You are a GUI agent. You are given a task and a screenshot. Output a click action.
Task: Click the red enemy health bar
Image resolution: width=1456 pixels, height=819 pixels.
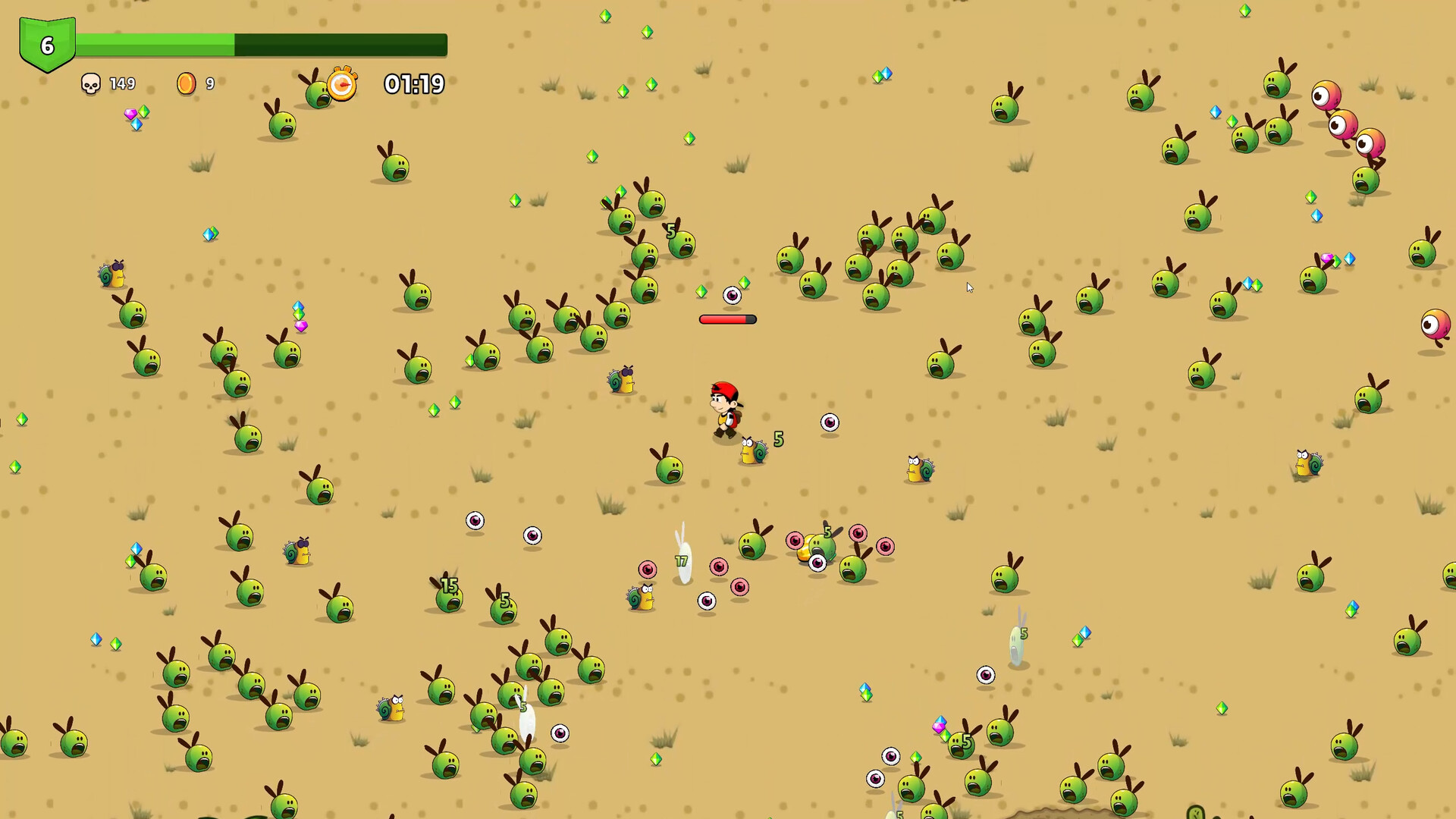pos(726,319)
